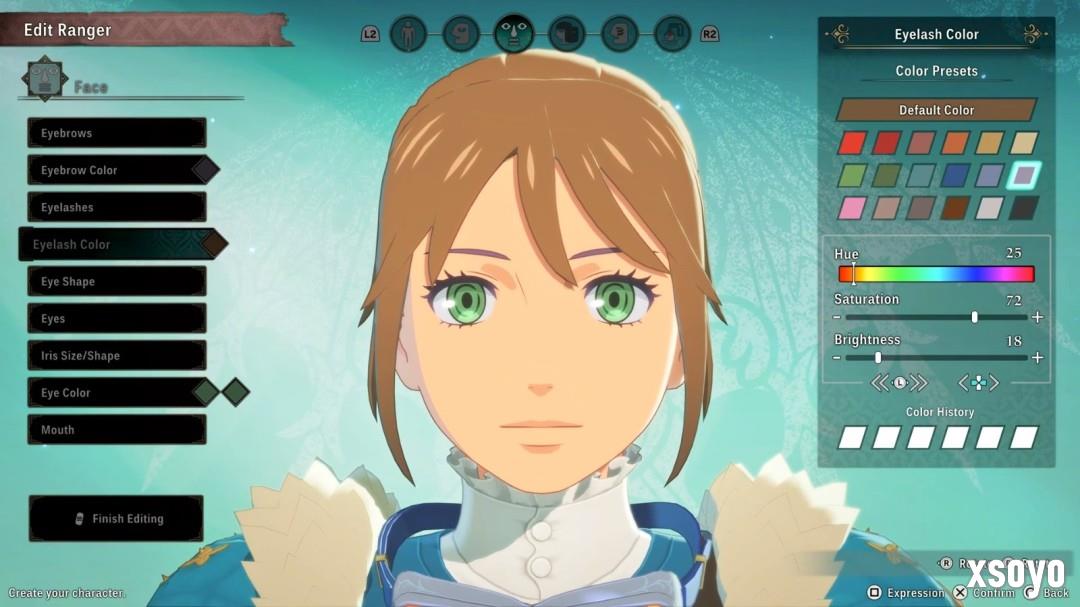
Task: Switch to the face tab icon
Action: (514, 34)
